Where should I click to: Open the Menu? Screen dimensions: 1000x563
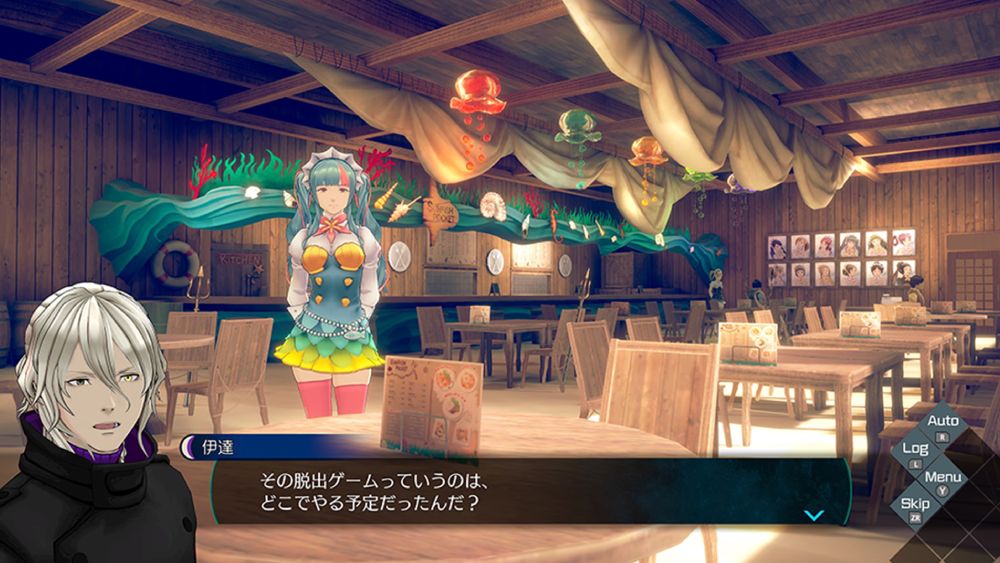click(942, 477)
